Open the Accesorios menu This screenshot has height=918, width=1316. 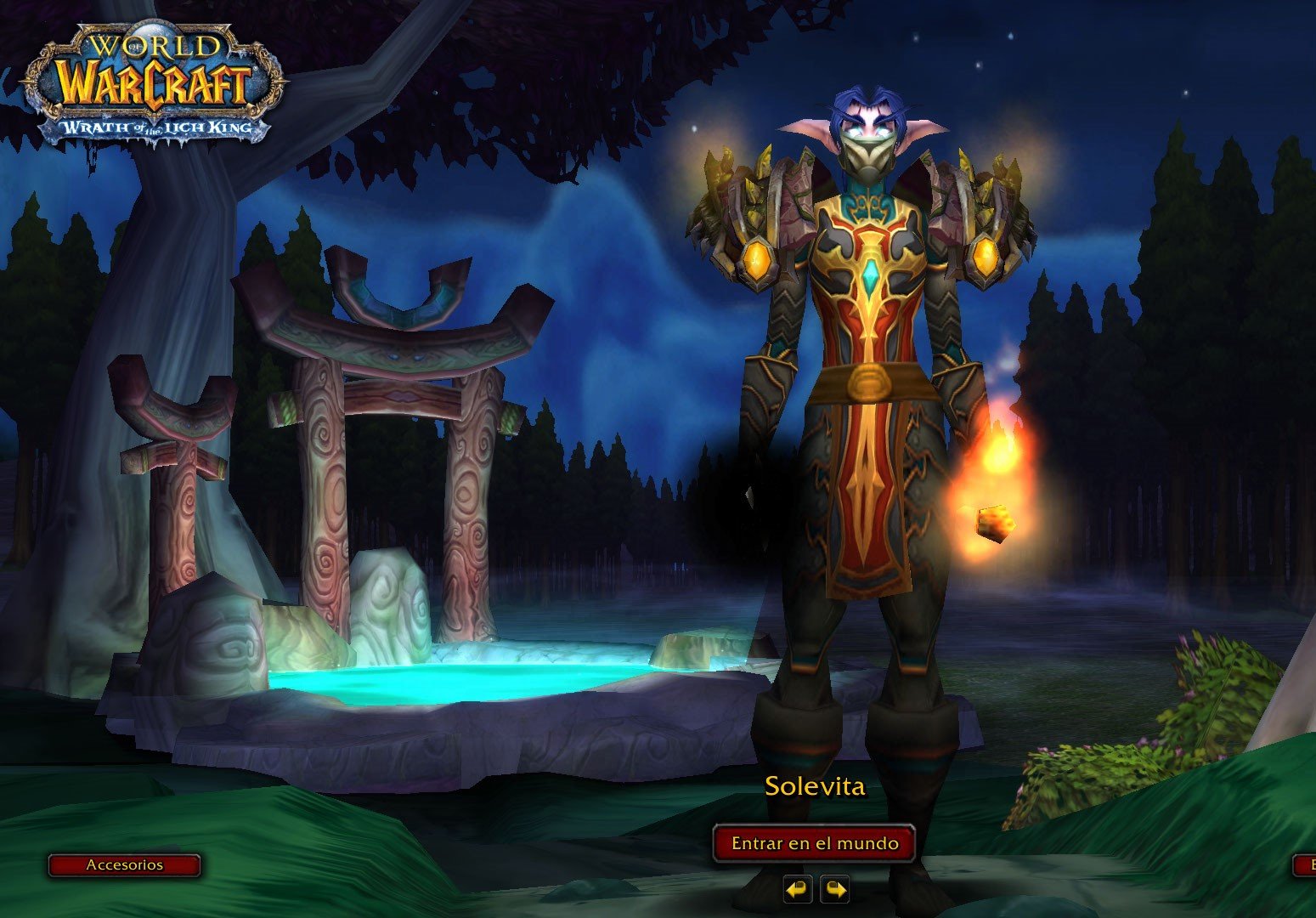point(124,865)
